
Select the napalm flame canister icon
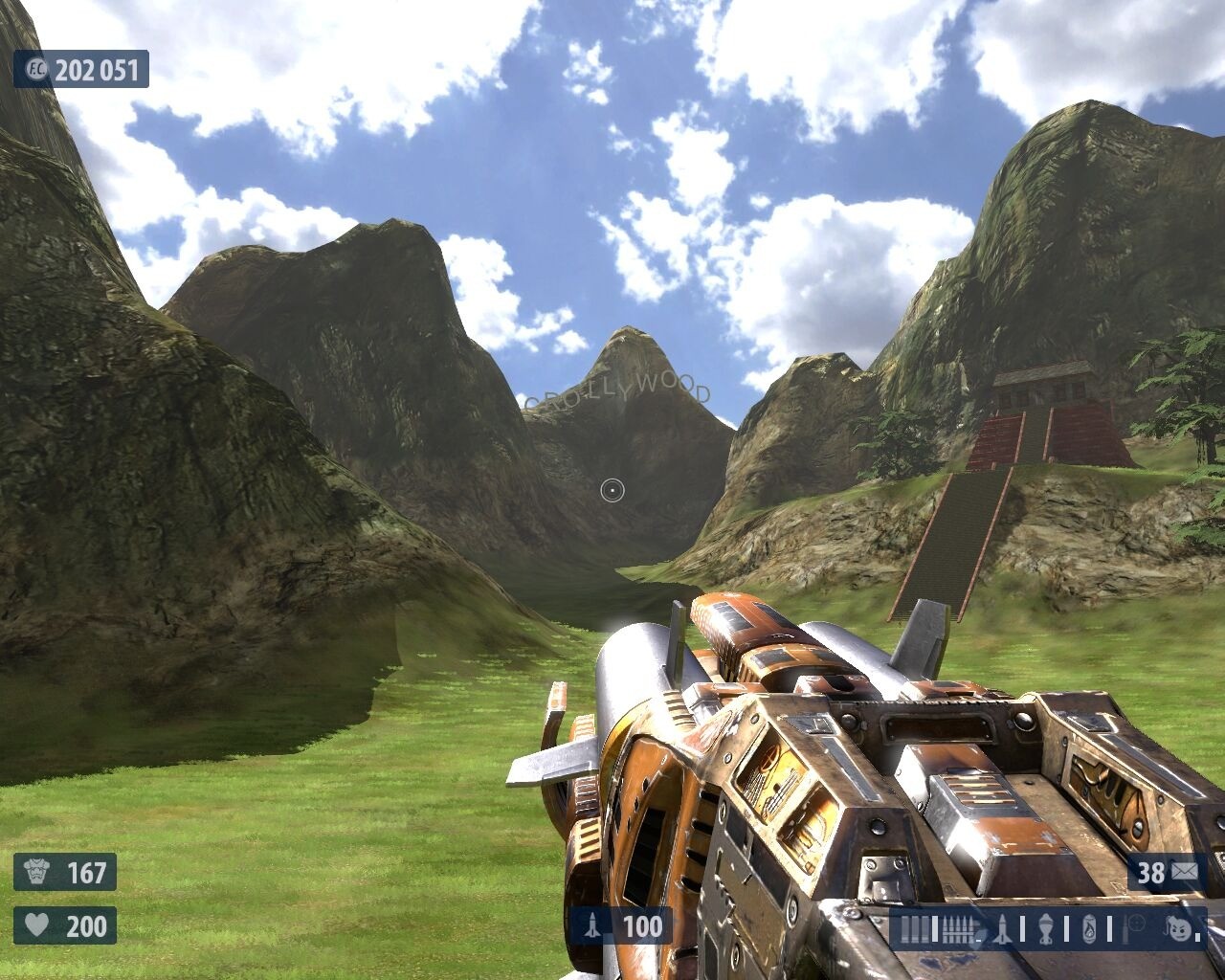(x=1089, y=928)
